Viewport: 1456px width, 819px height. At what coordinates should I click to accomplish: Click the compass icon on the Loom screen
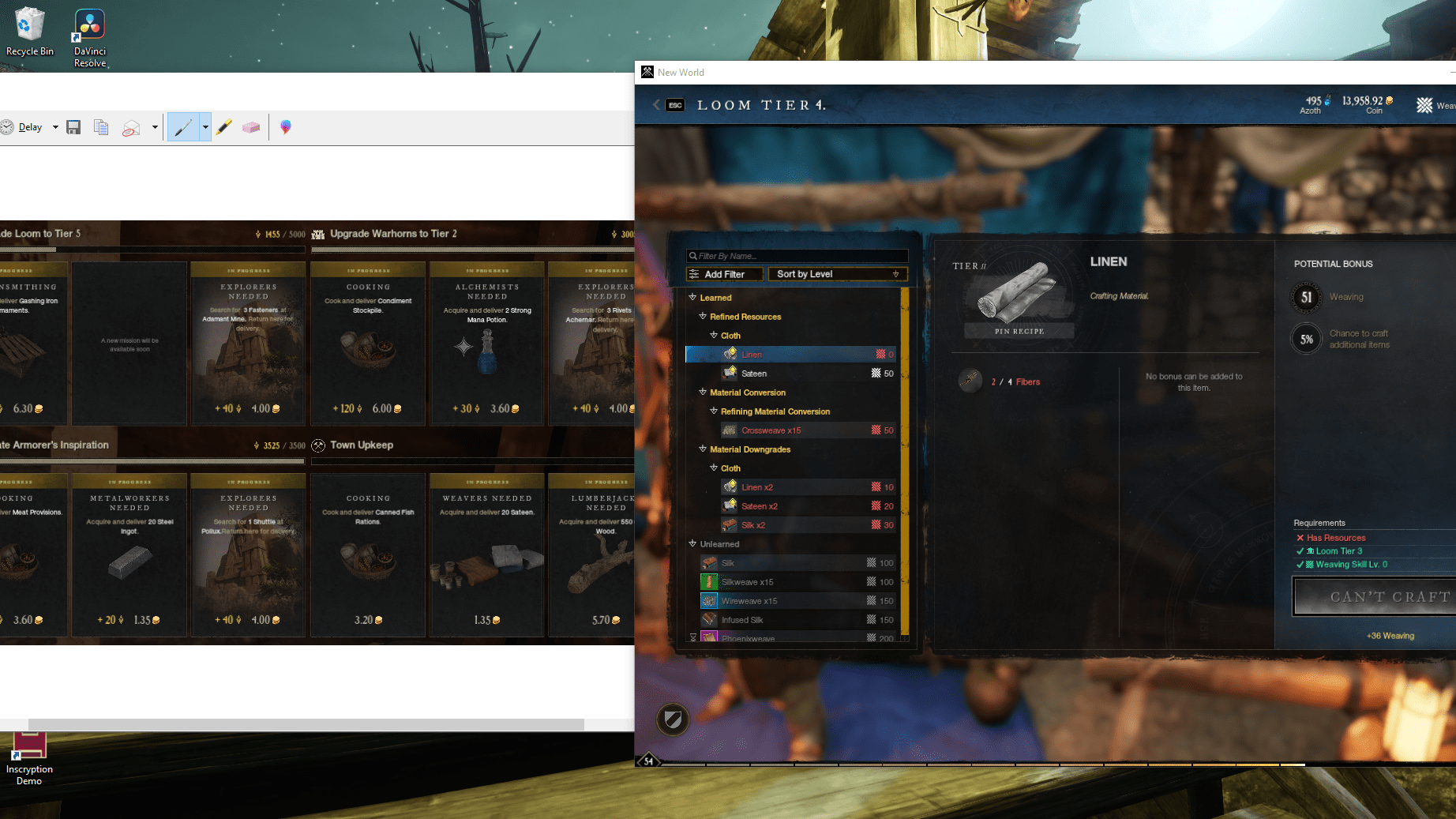(x=673, y=719)
